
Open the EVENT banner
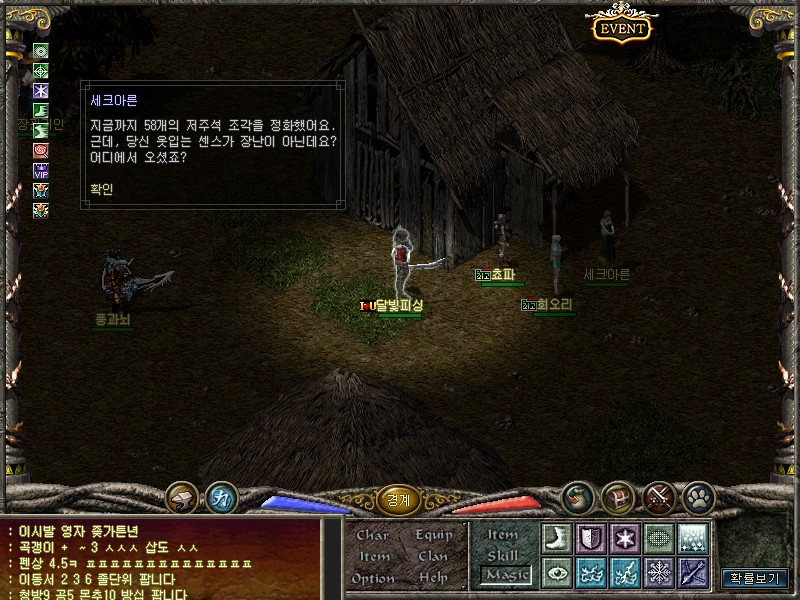coord(622,28)
